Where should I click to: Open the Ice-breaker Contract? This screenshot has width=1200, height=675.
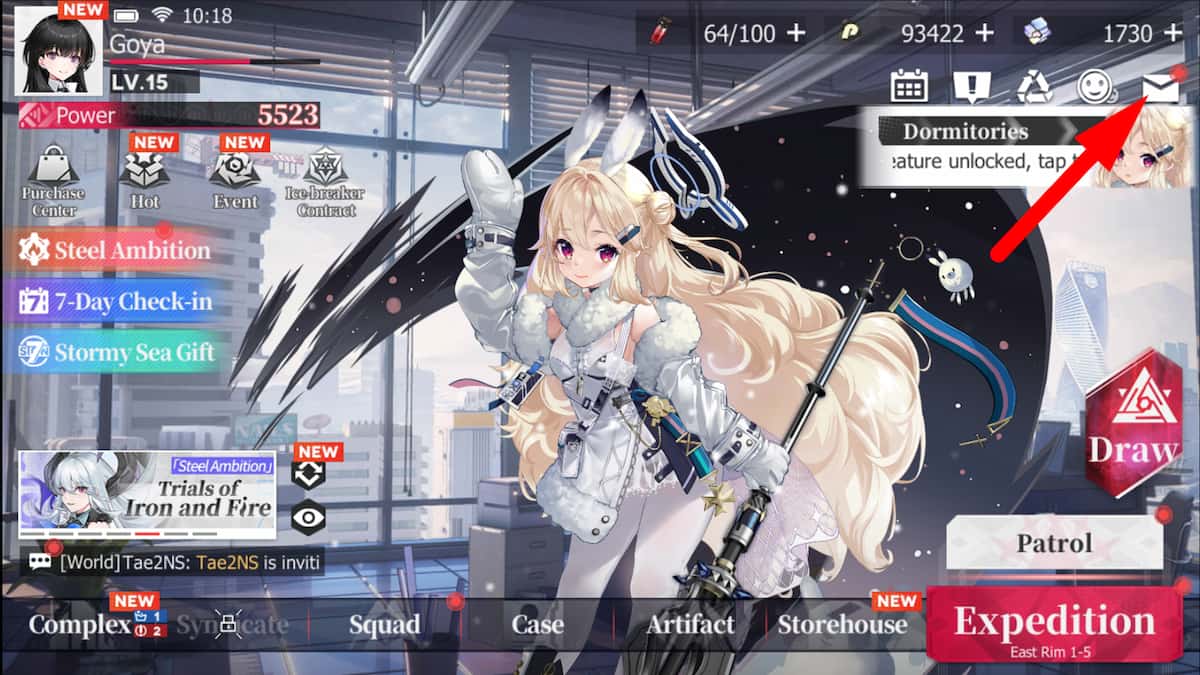[x=325, y=181]
